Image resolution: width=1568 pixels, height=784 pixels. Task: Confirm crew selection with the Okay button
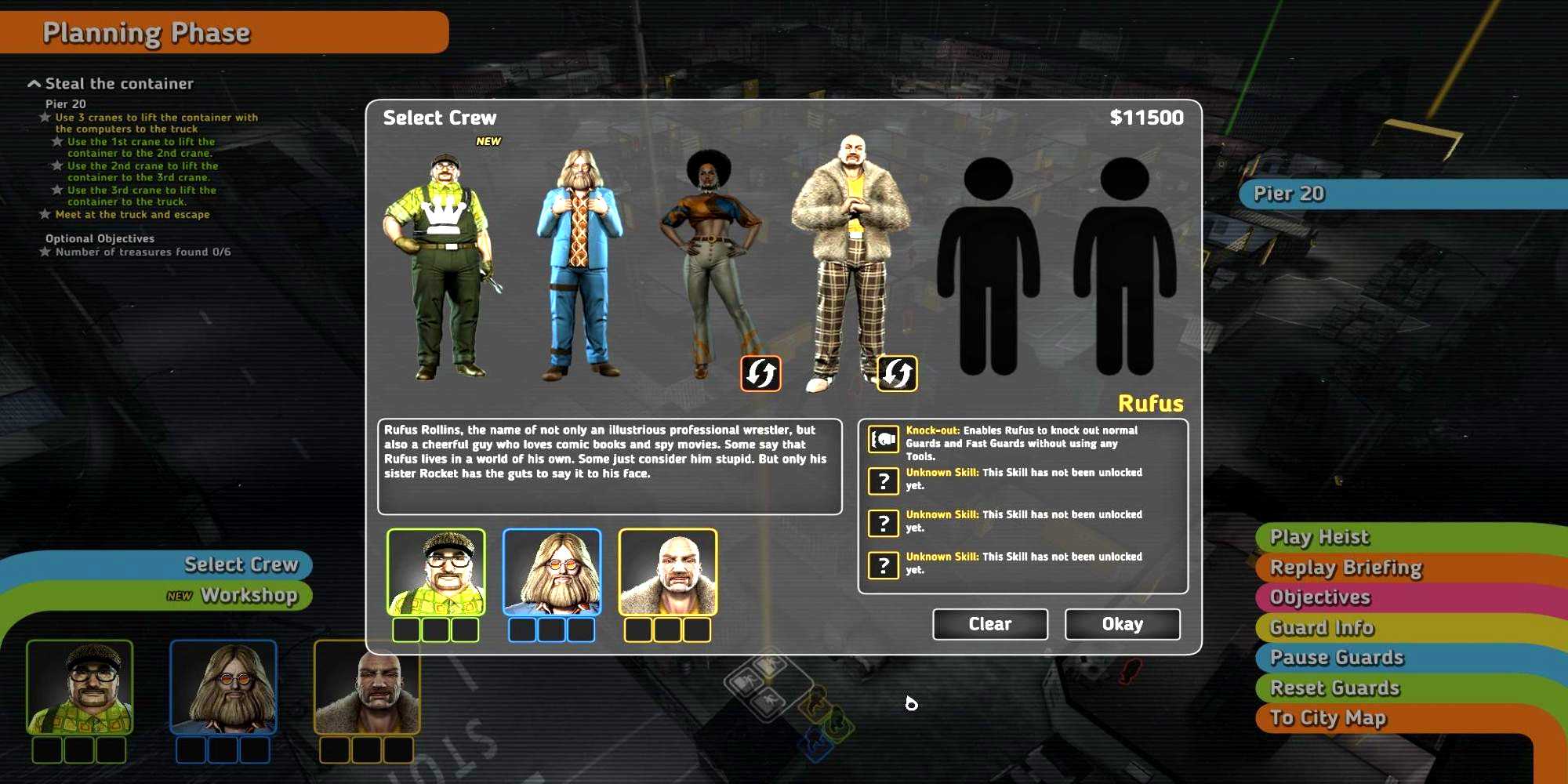tap(1122, 624)
